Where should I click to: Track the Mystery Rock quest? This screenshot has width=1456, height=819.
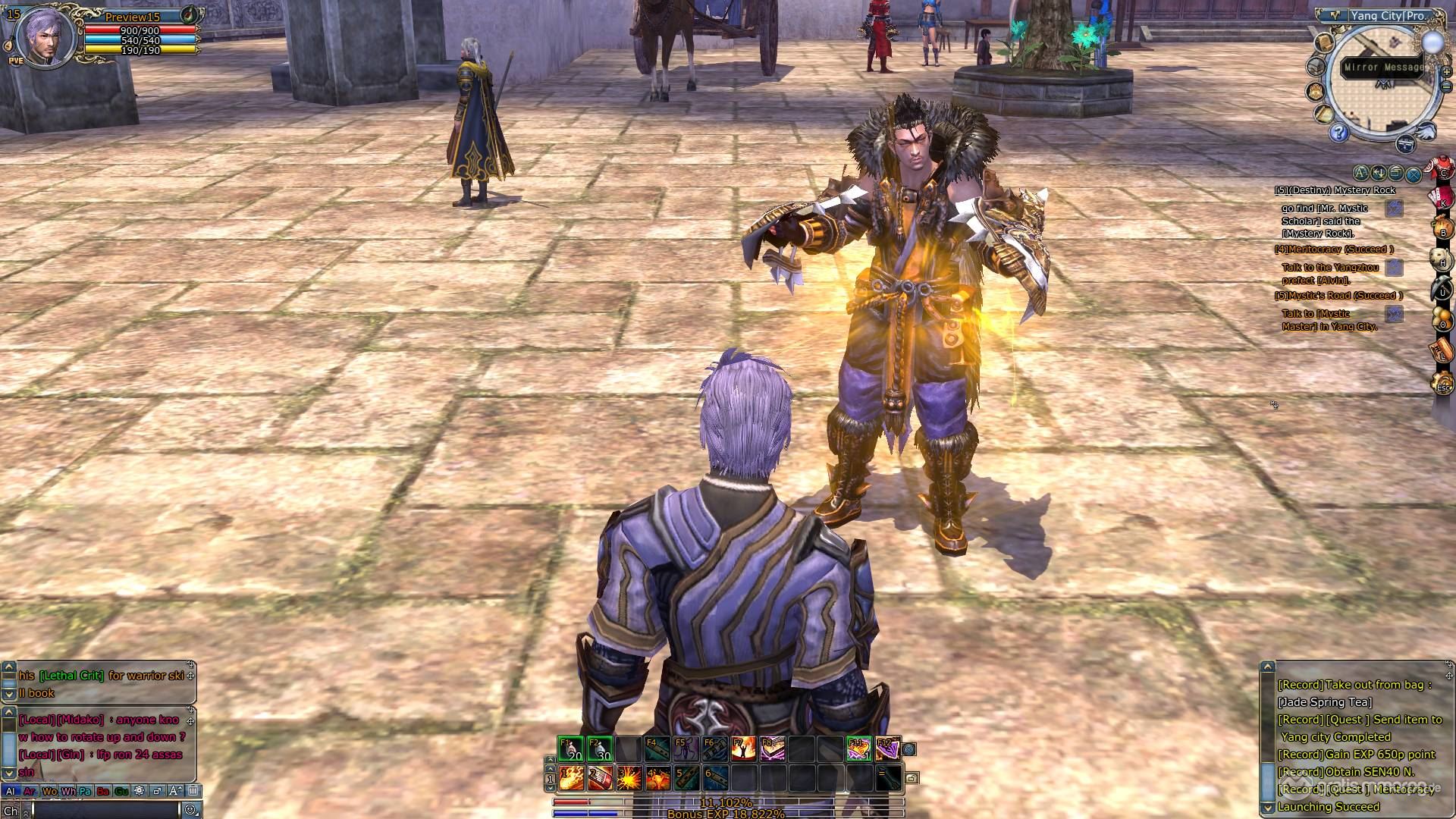[x=1394, y=209]
